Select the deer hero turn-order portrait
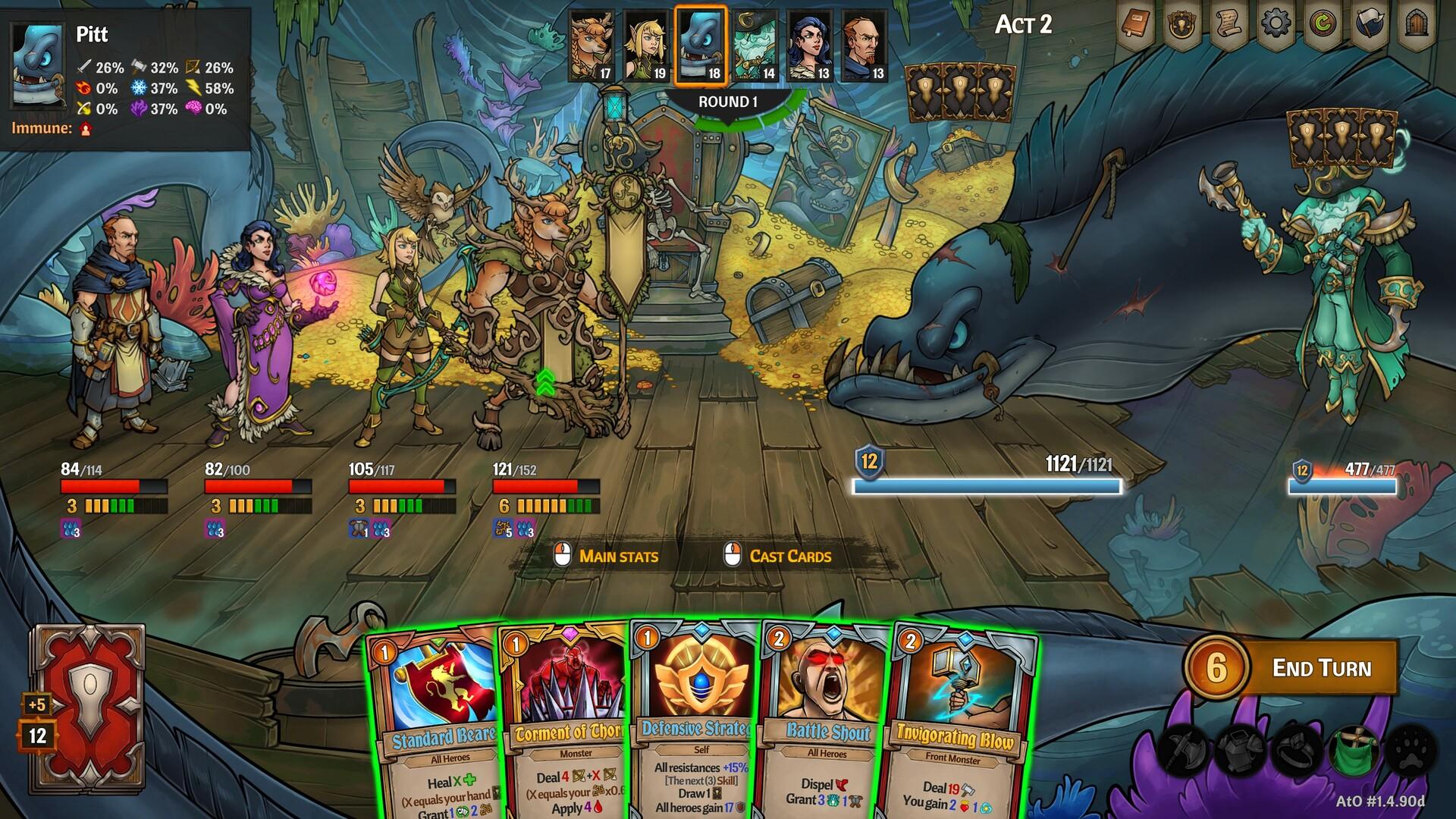 pos(591,45)
